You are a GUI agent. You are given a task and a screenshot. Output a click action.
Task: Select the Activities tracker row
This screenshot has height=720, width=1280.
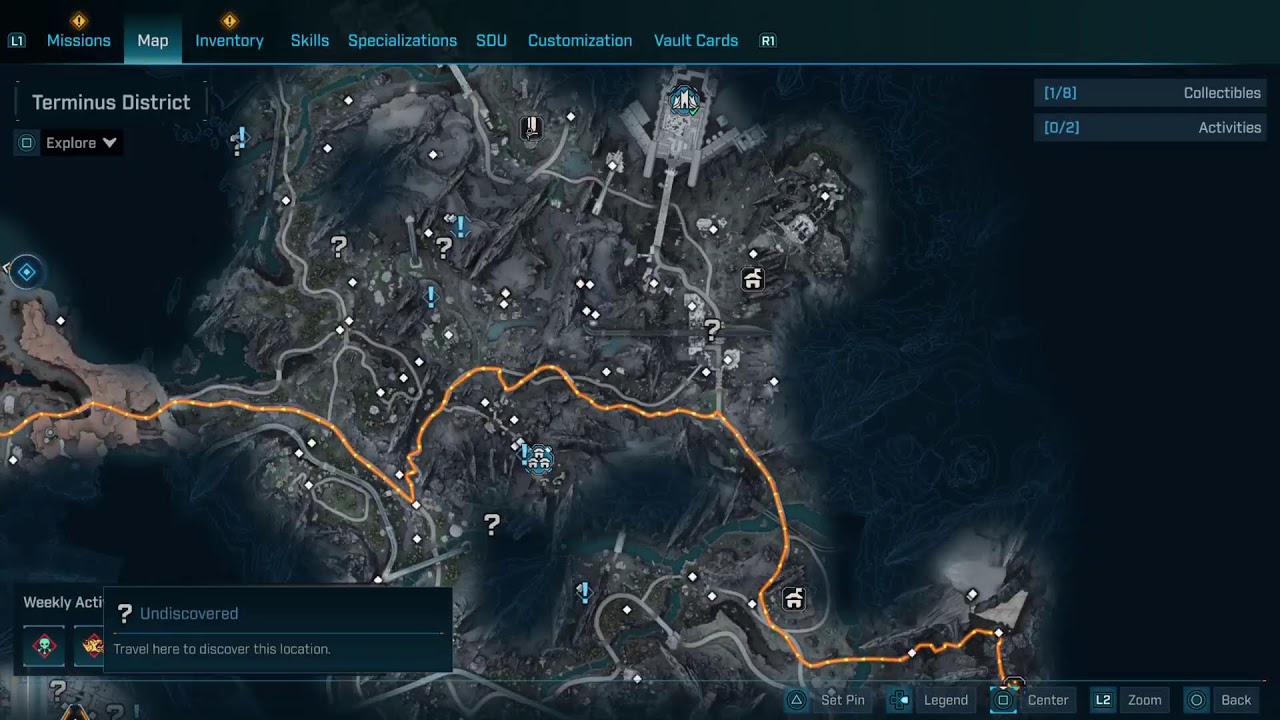(x=1150, y=128)
